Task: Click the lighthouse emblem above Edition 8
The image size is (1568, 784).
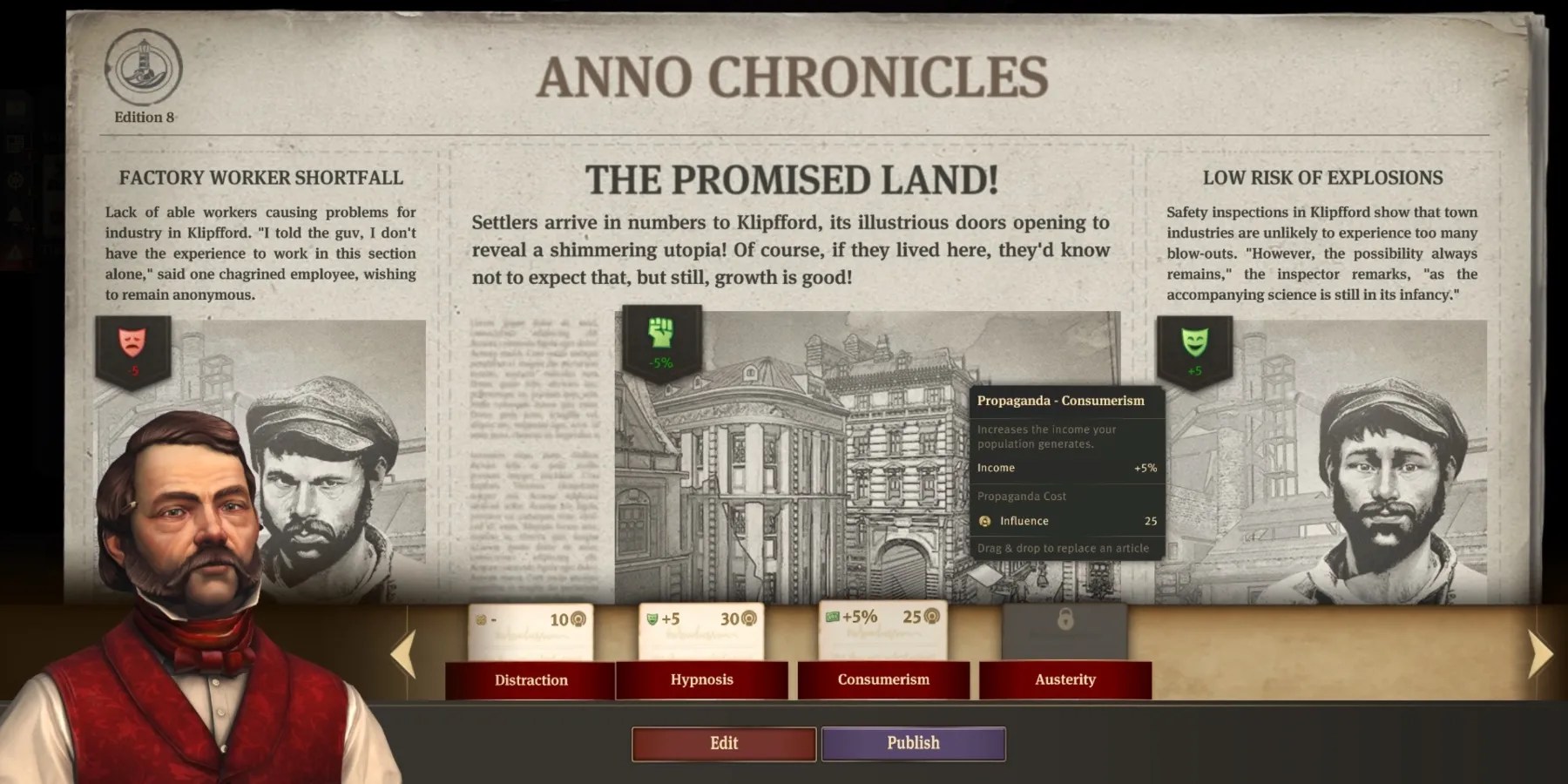Action: click(x=145, y=68)
